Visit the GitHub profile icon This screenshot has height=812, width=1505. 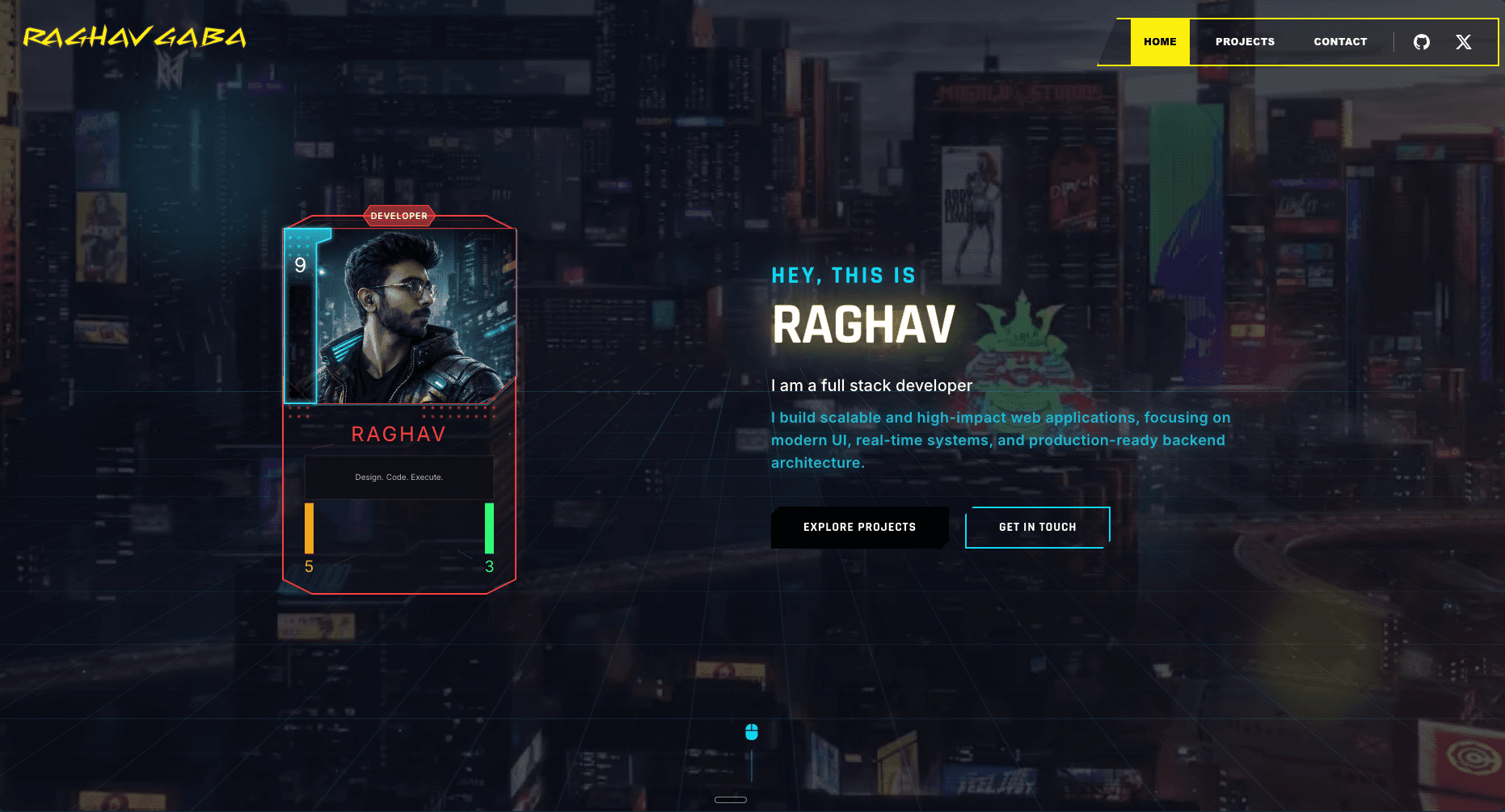point(1422,42)
